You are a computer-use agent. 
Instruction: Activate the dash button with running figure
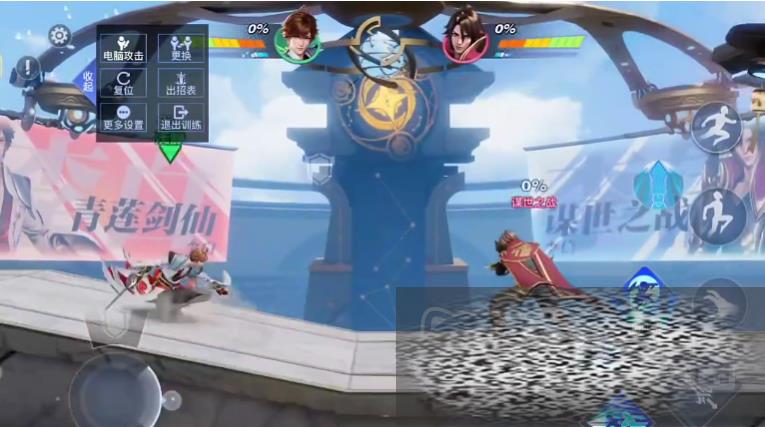pos(717,214)
